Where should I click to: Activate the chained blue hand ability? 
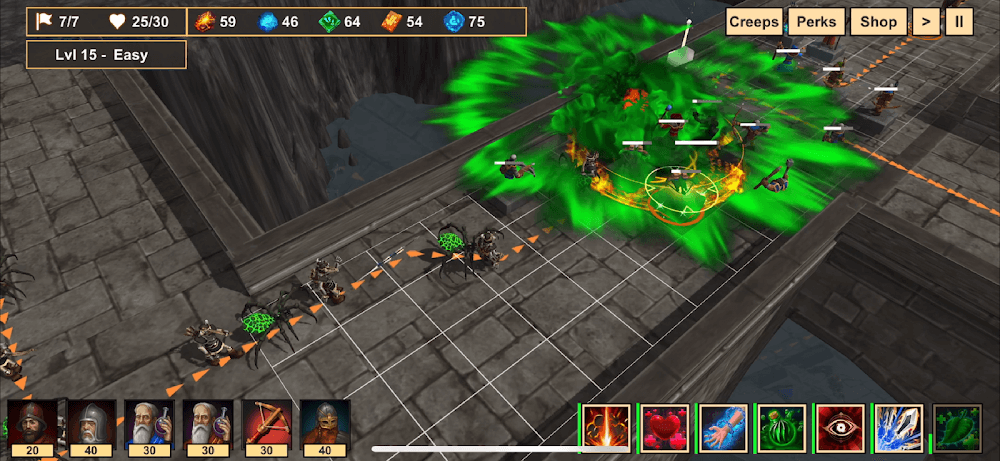tap(724, 428)
